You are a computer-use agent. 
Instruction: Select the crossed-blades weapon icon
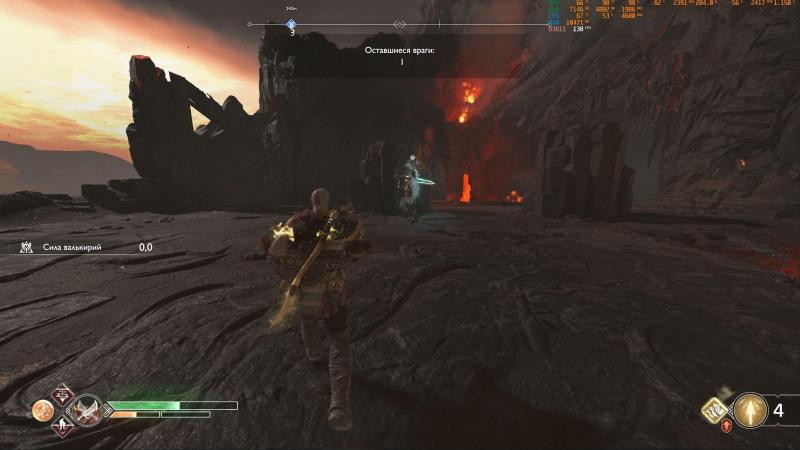point(88,409)
